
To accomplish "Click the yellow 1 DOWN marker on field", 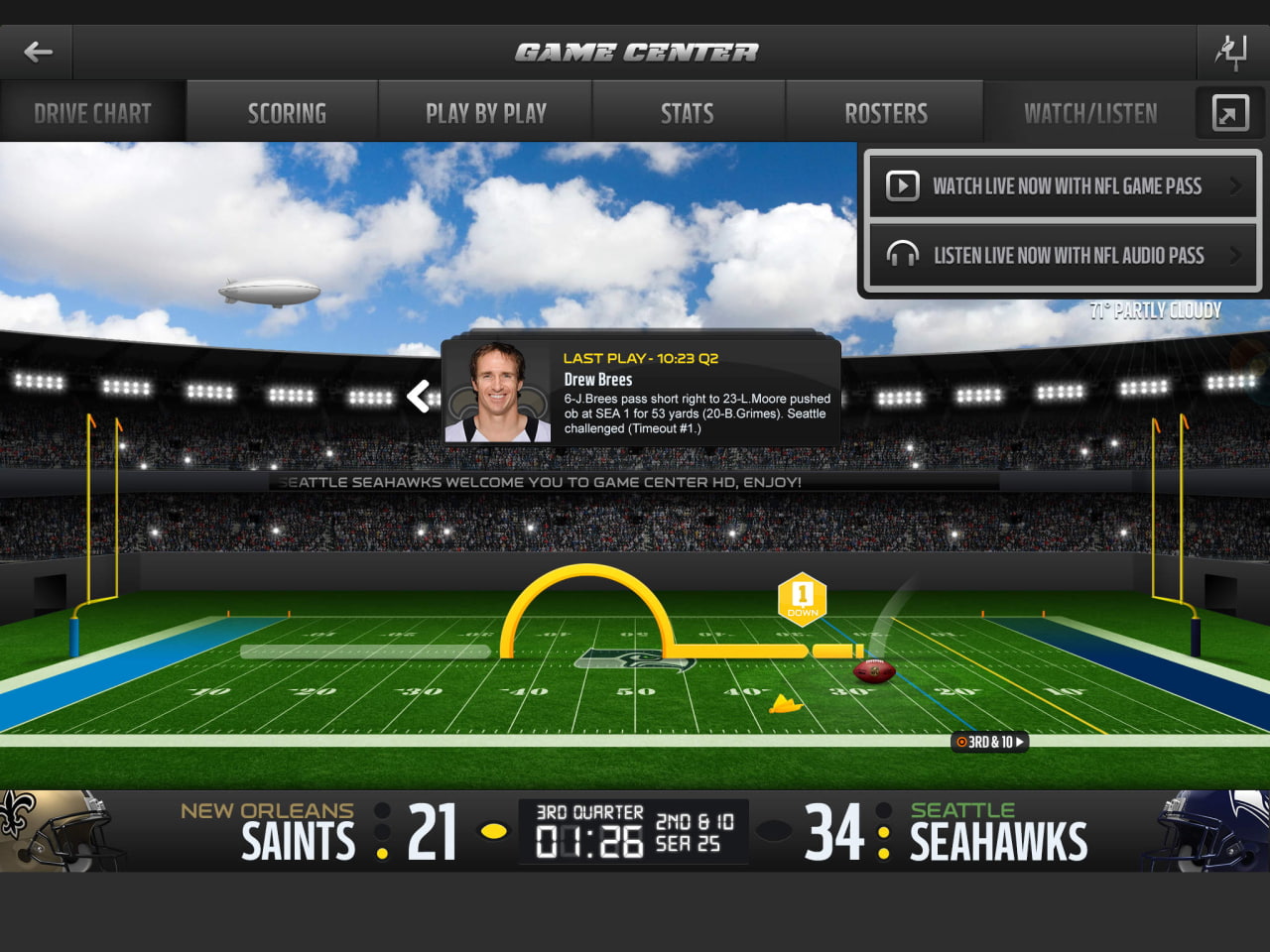I will (800, 597).
